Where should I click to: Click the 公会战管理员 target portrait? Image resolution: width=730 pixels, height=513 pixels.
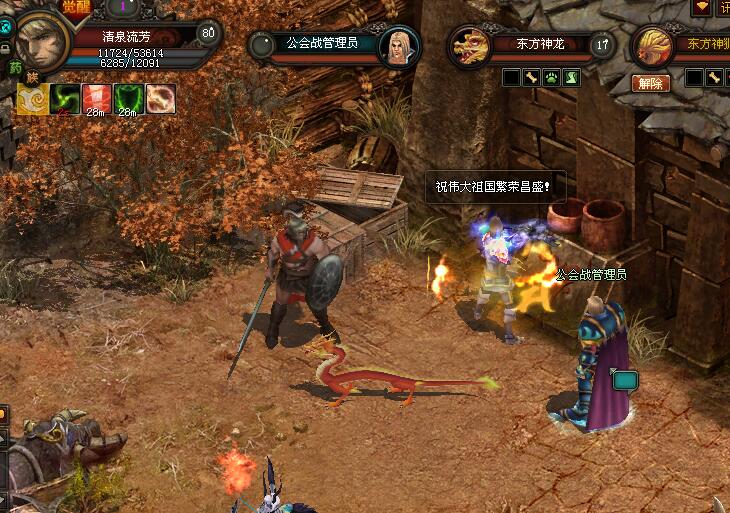398,46
